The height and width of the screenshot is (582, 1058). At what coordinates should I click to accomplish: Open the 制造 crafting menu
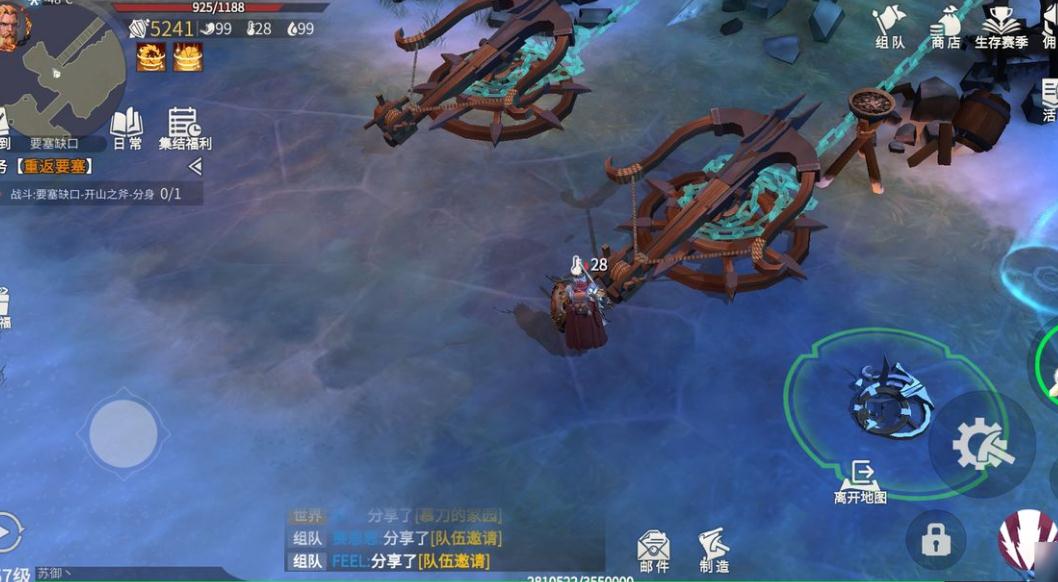click(x=714, y=551)
